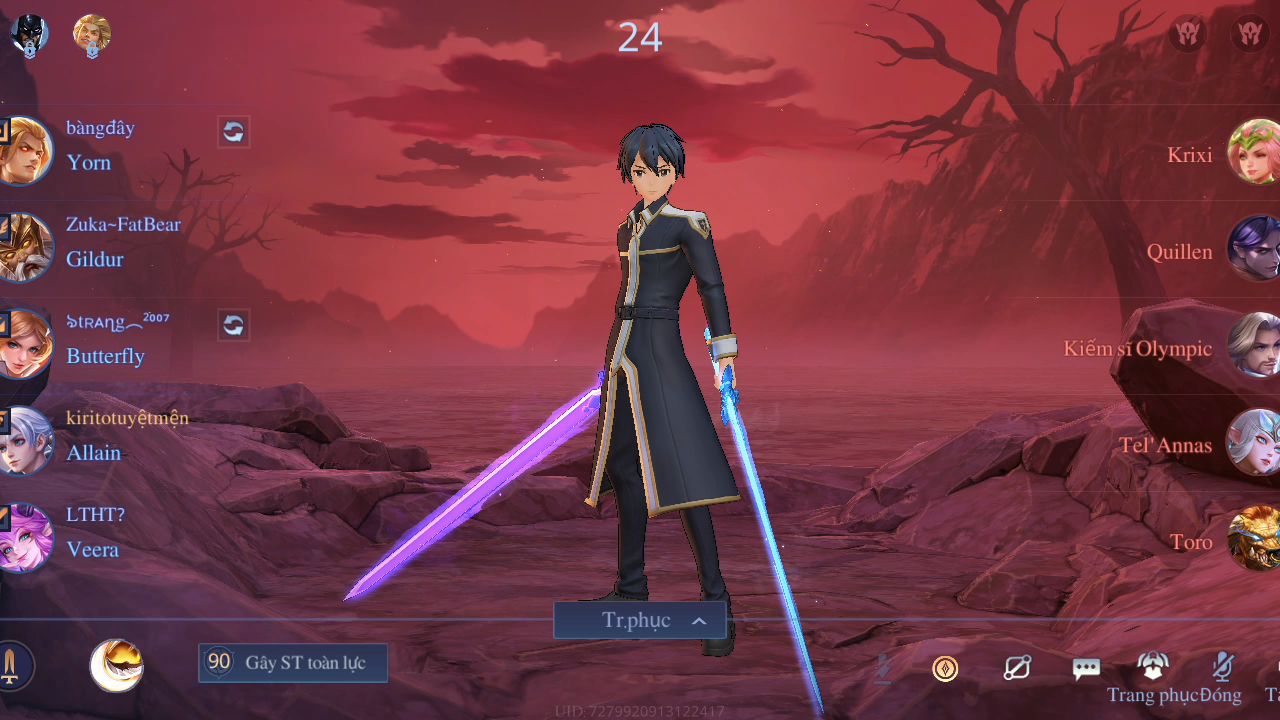Open the 'Gây ST toàn lực' arcana page

click(293, 663)
